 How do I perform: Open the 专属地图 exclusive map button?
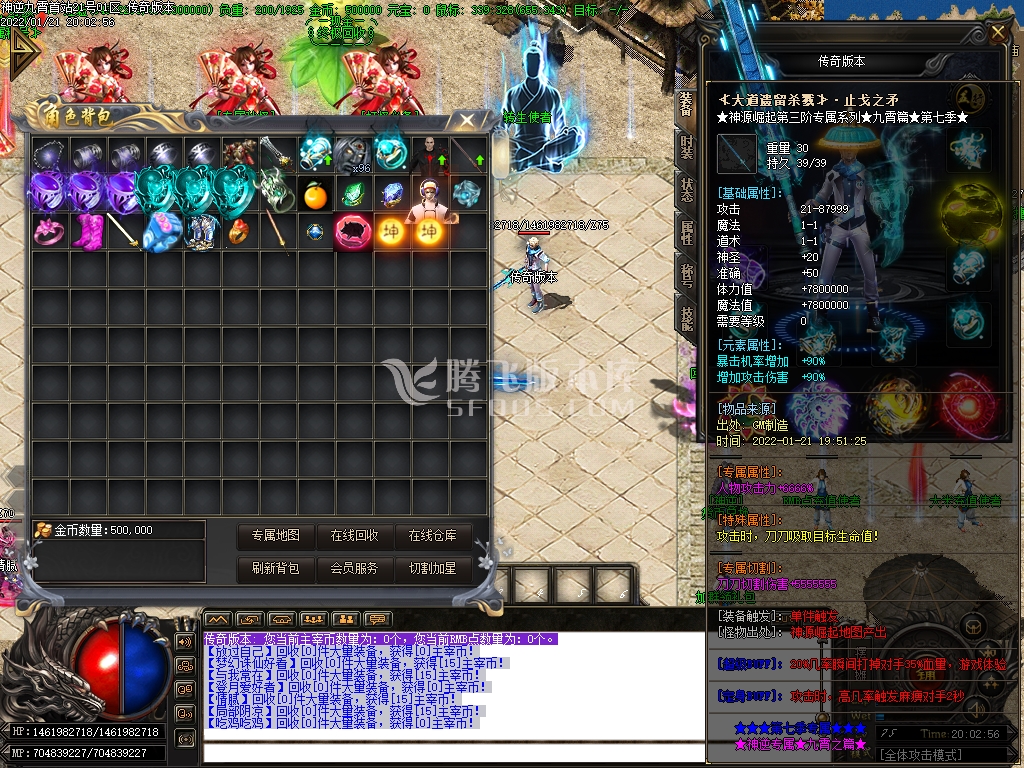(x=276, y=536)
